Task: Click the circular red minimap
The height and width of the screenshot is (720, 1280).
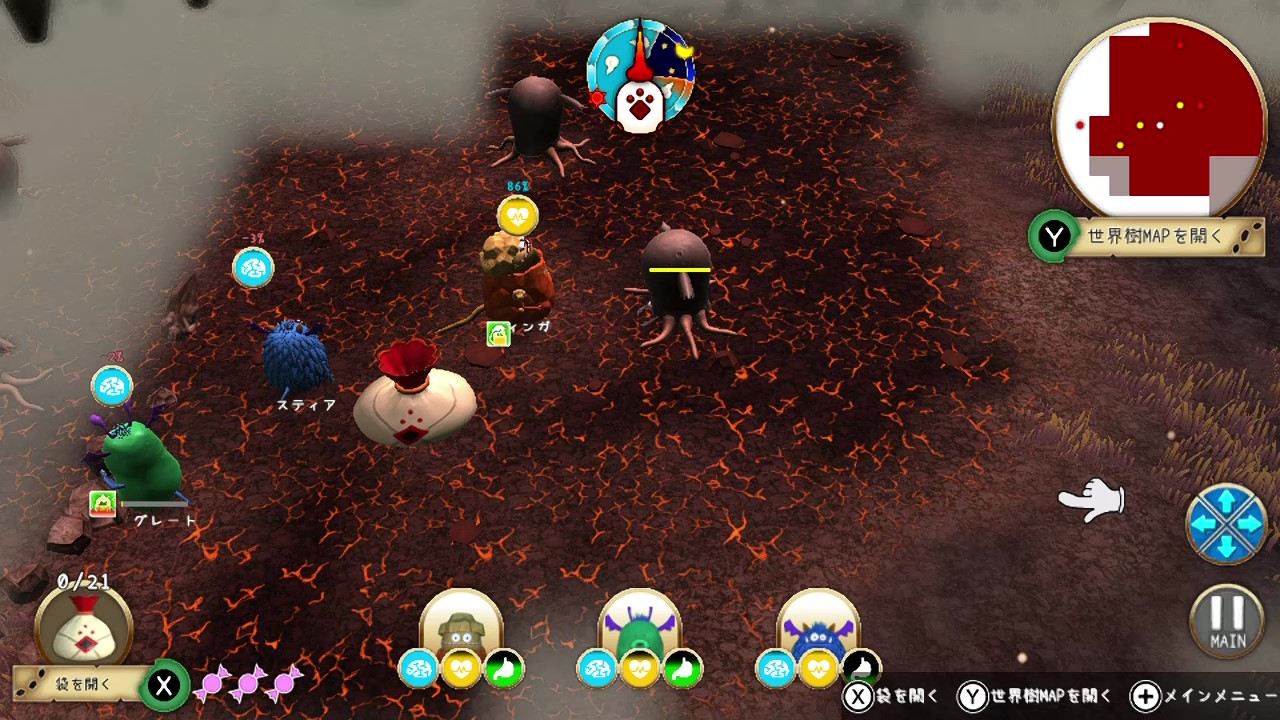Action: (x=1160, y=118)
